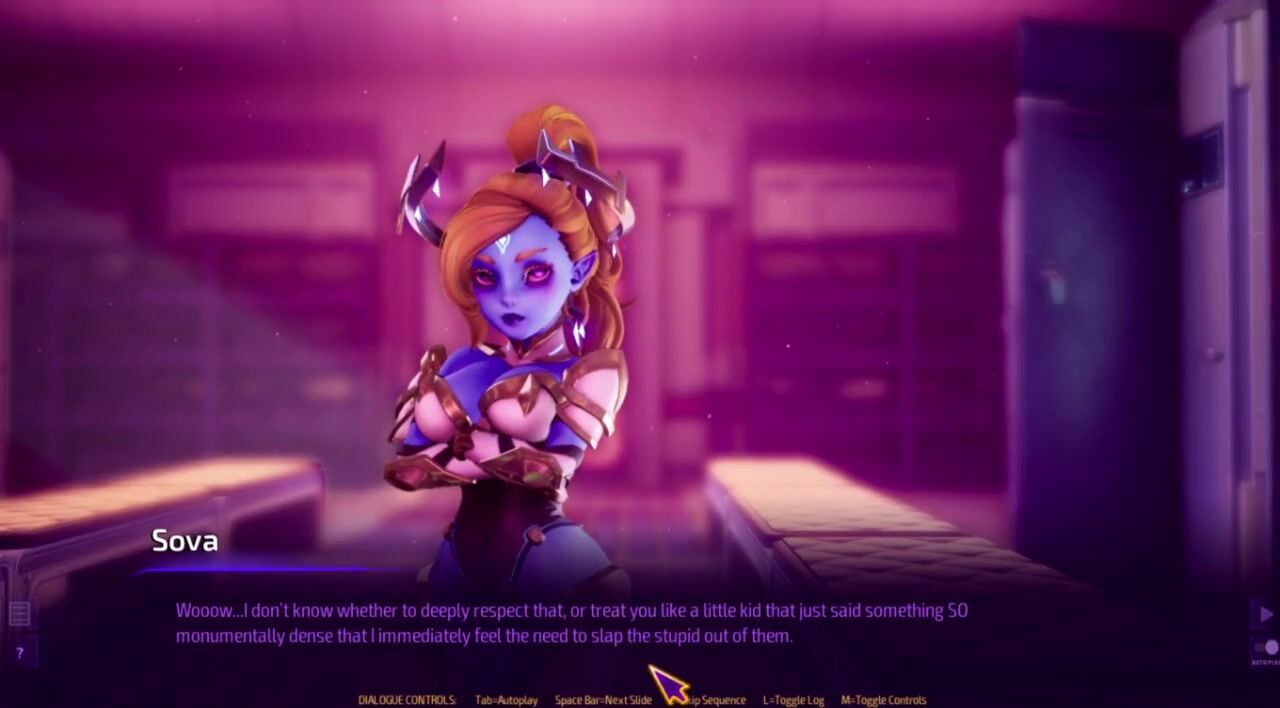Open the question mark help button

point(19,653)
